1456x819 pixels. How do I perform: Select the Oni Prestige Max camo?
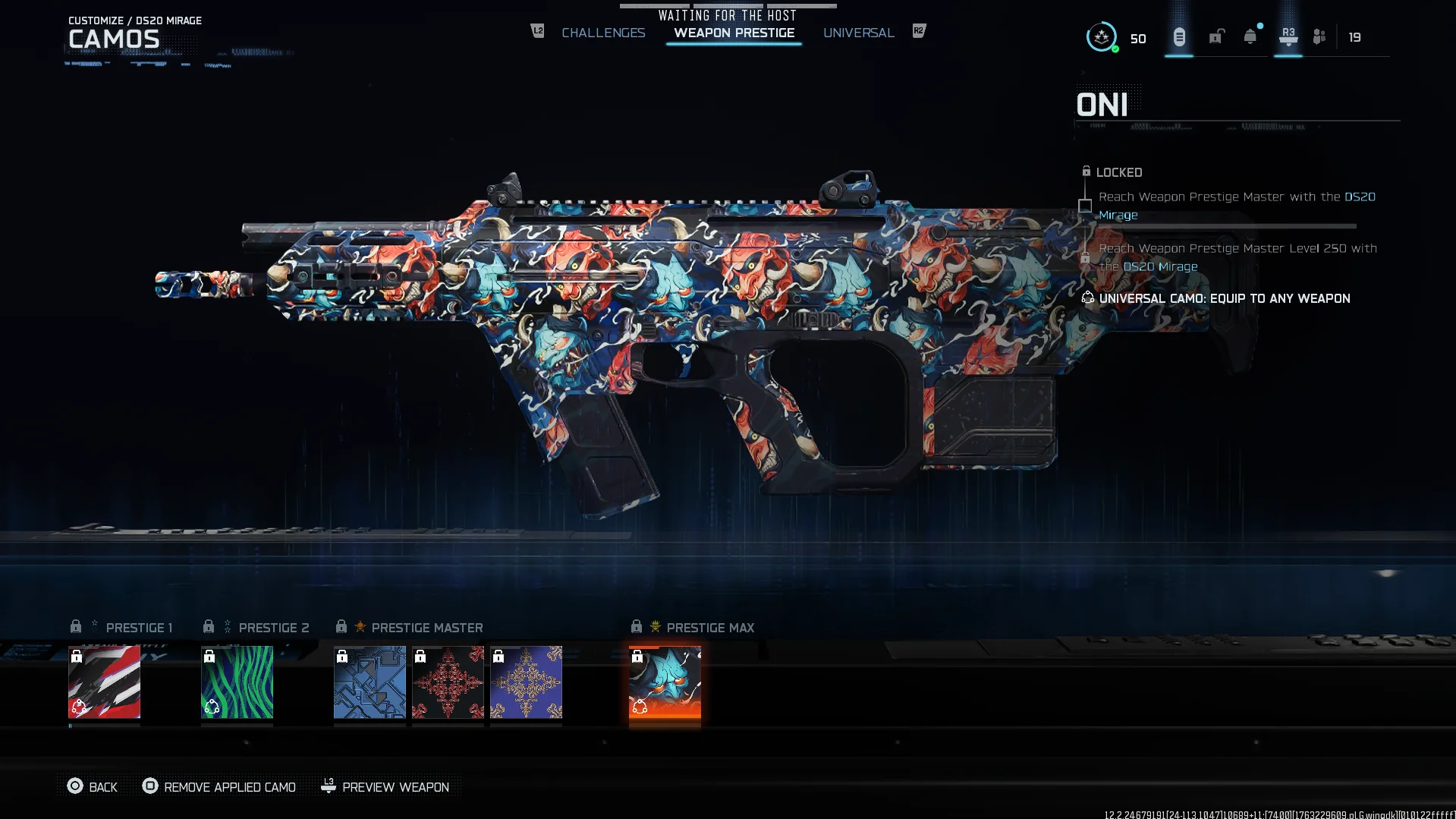click(x=665, y=682)
